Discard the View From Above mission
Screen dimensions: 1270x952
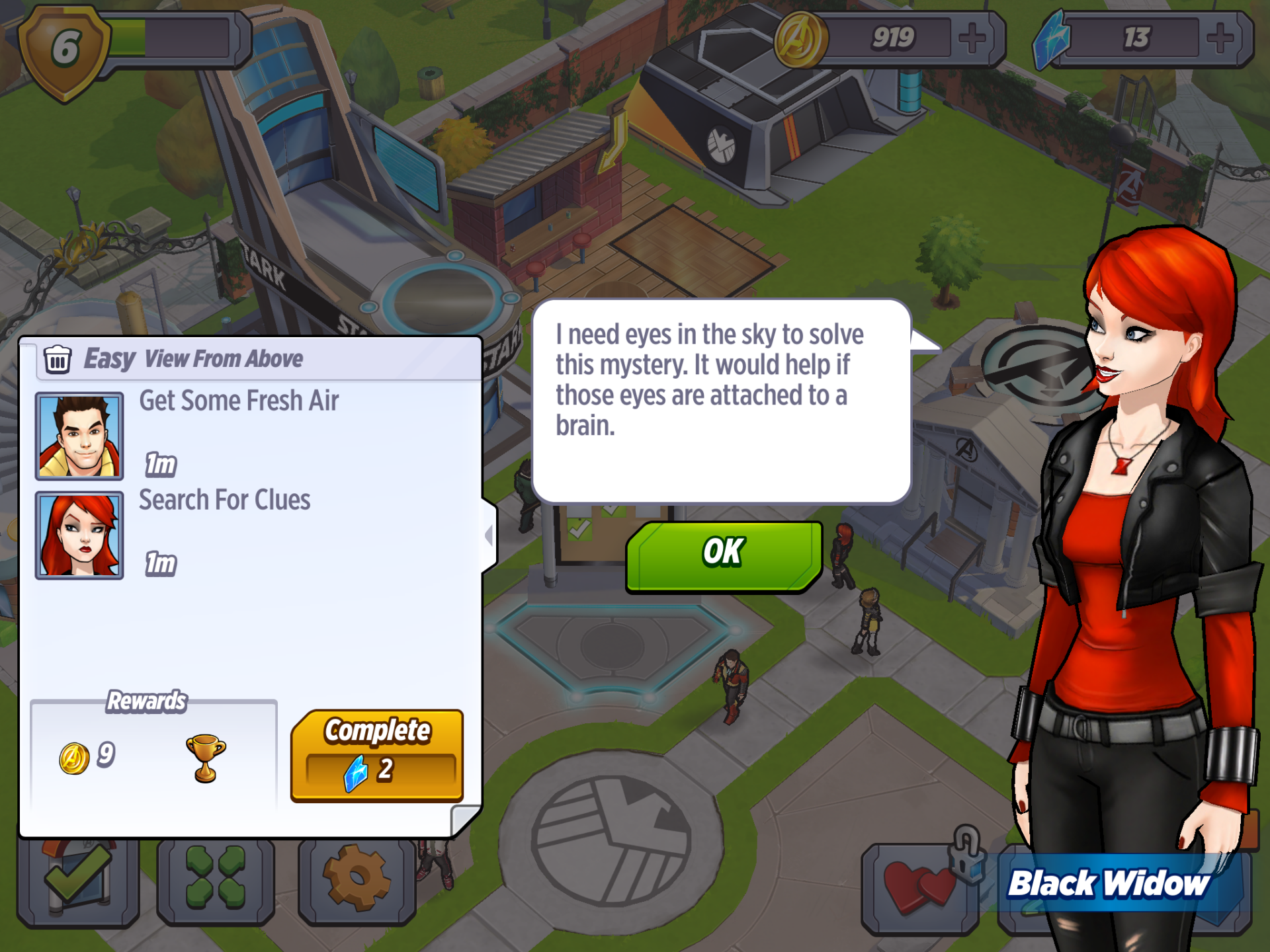(x=58, y=360)
